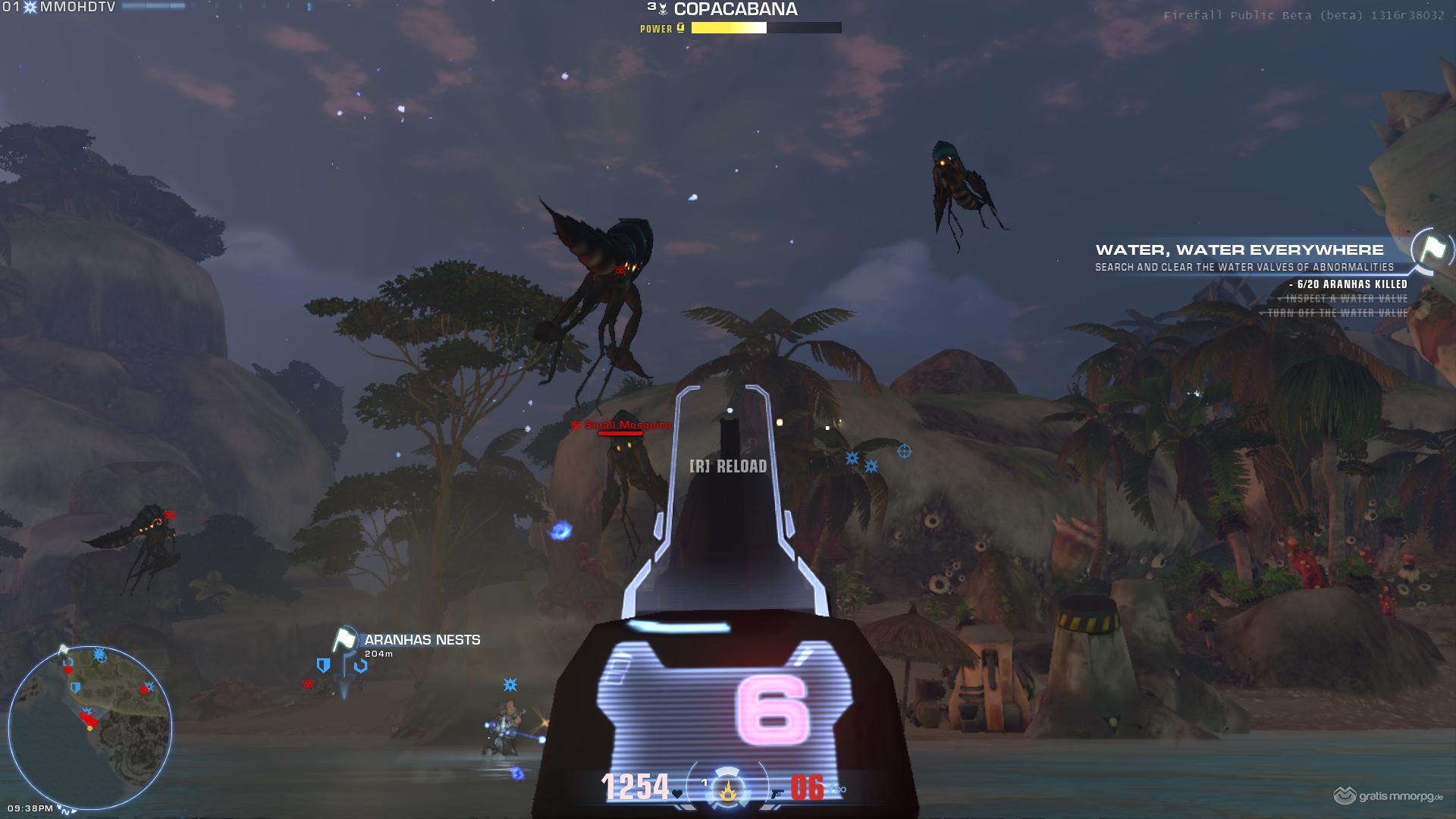Click the Aranhas Nests waypoint flag
The height and width of the screenshot is (819, 1456).
click(345, 639)
